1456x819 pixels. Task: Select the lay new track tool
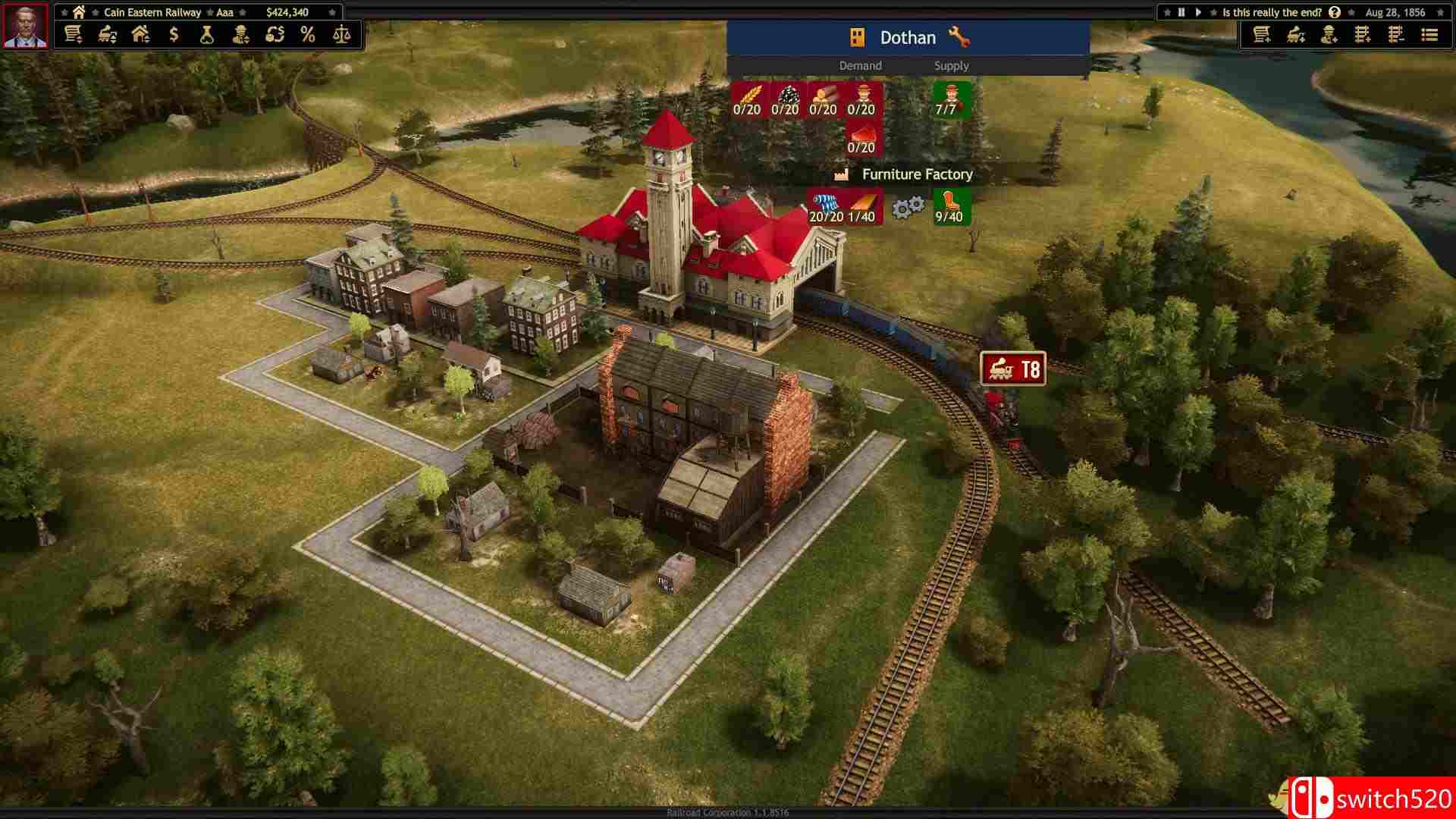coord(1363,35)
